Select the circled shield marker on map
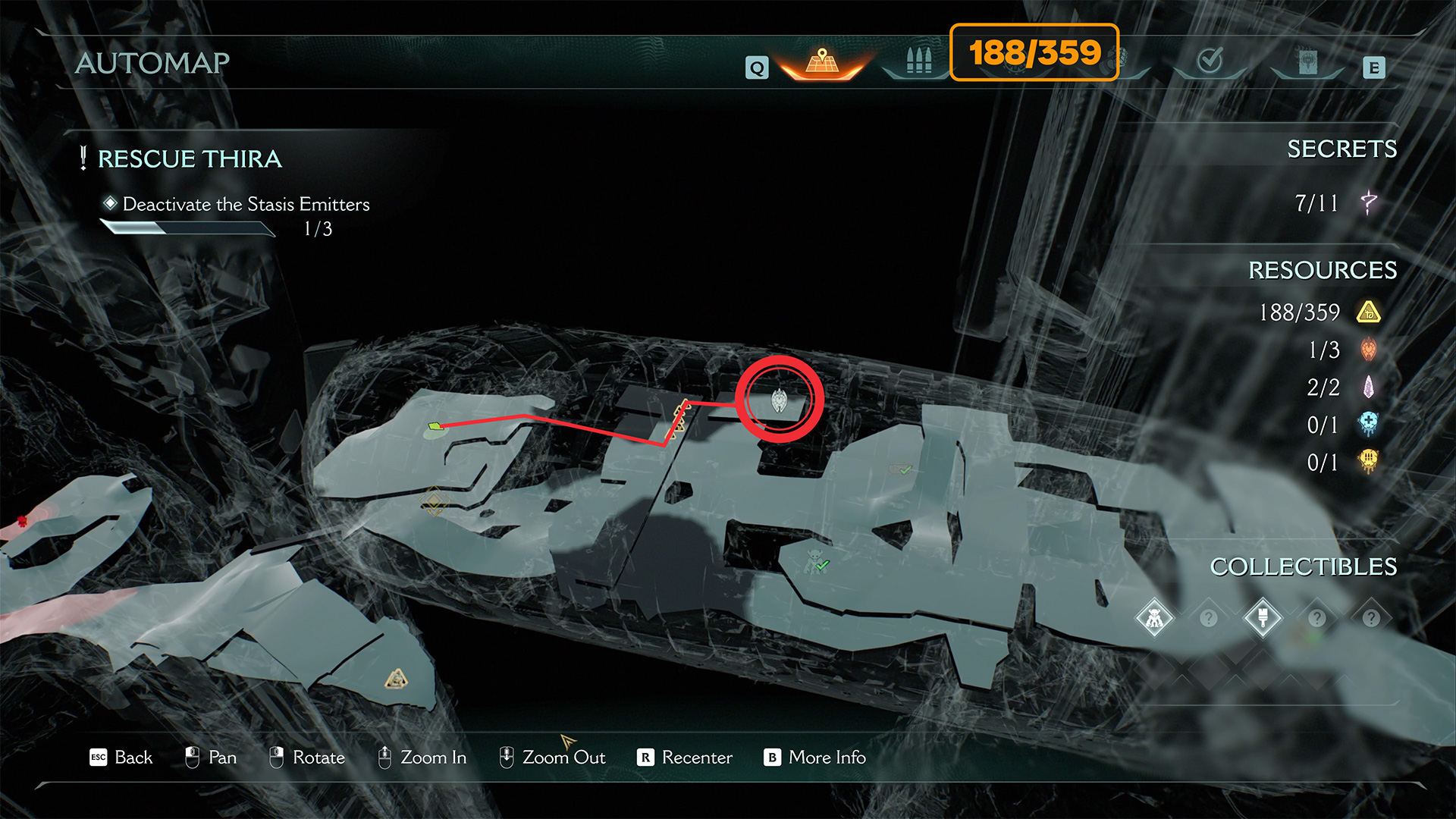This screenshot has height=819, width=1456. (x=779, y=400)
